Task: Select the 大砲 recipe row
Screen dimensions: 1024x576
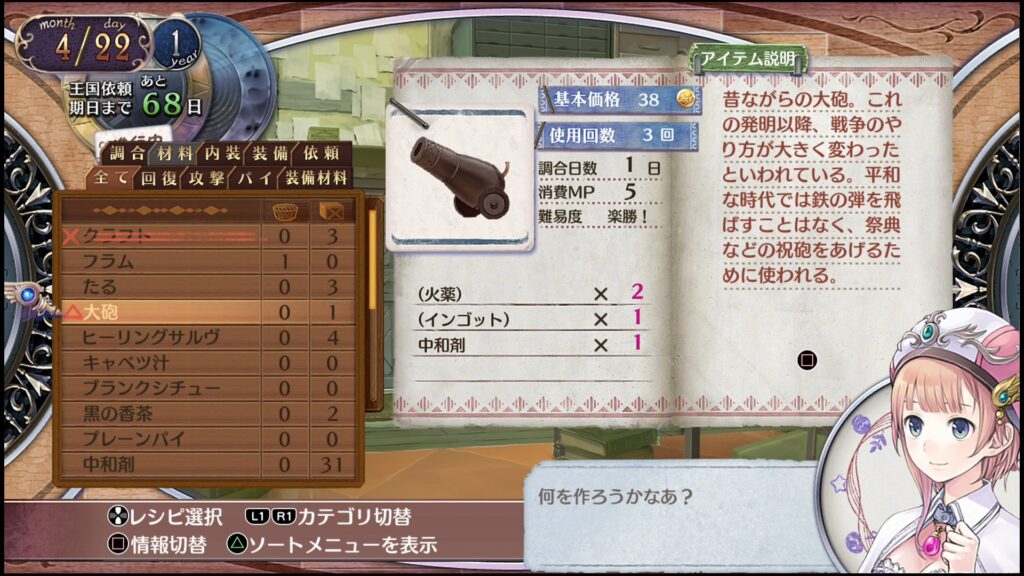Action: click(160, 312)
